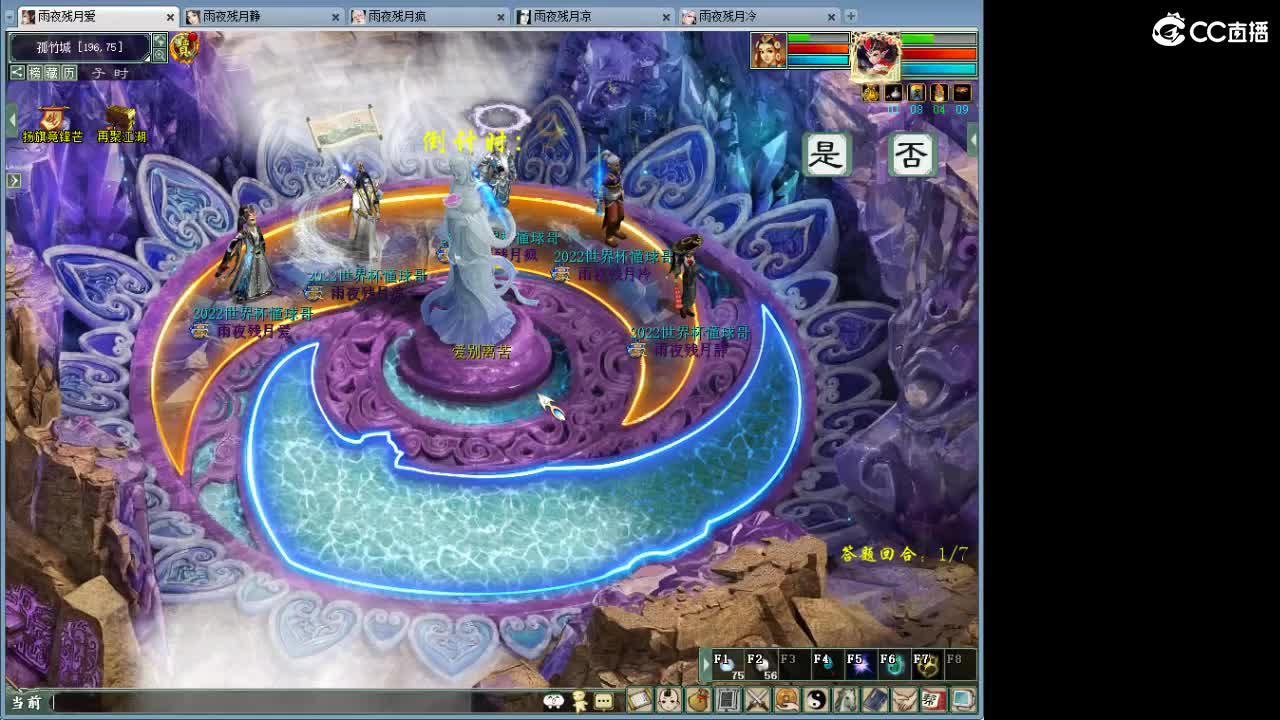The width and height of the screenshot is (1280, 720).
Task: Open the system computer icon at toolbar end
Action: [961, 702]
